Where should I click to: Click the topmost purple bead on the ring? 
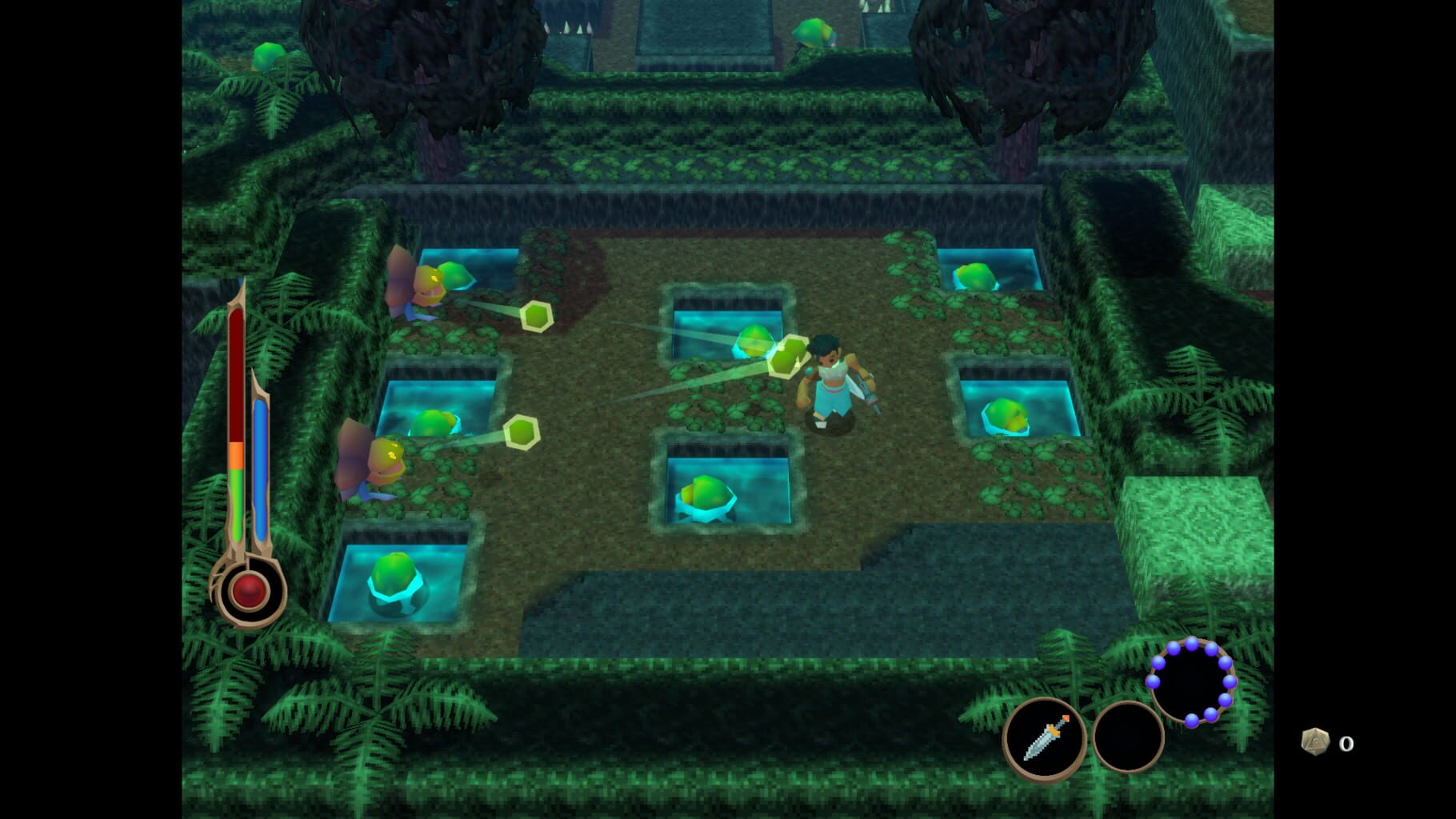(1192, 644)
